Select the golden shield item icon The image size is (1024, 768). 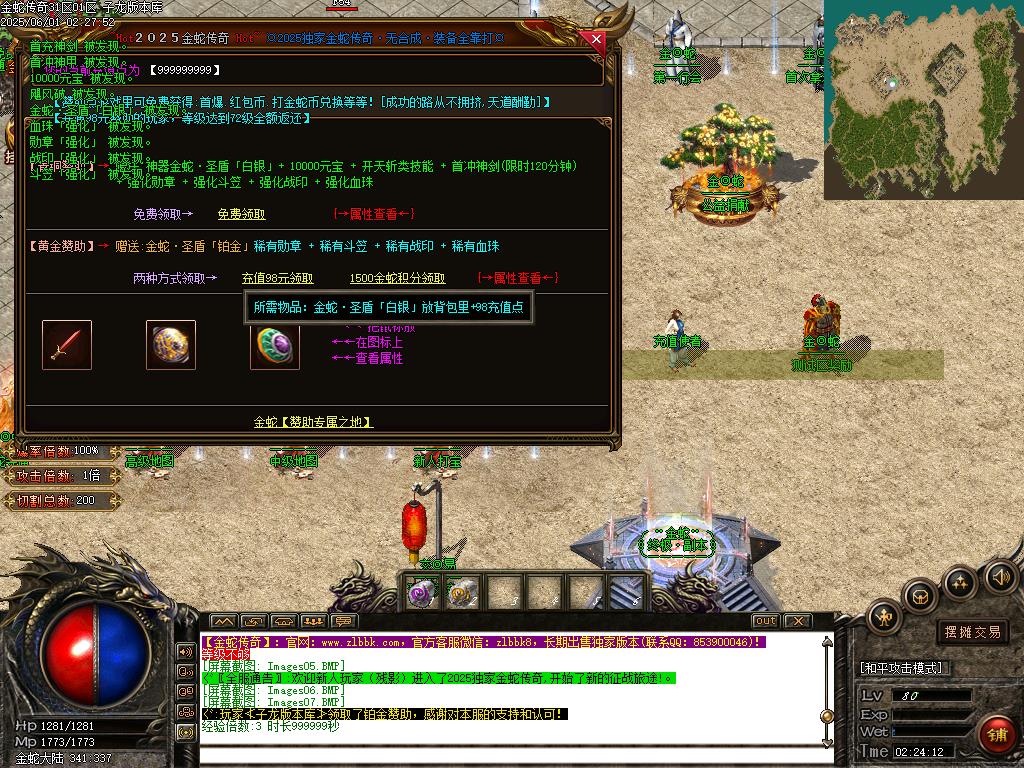[171, 345]
